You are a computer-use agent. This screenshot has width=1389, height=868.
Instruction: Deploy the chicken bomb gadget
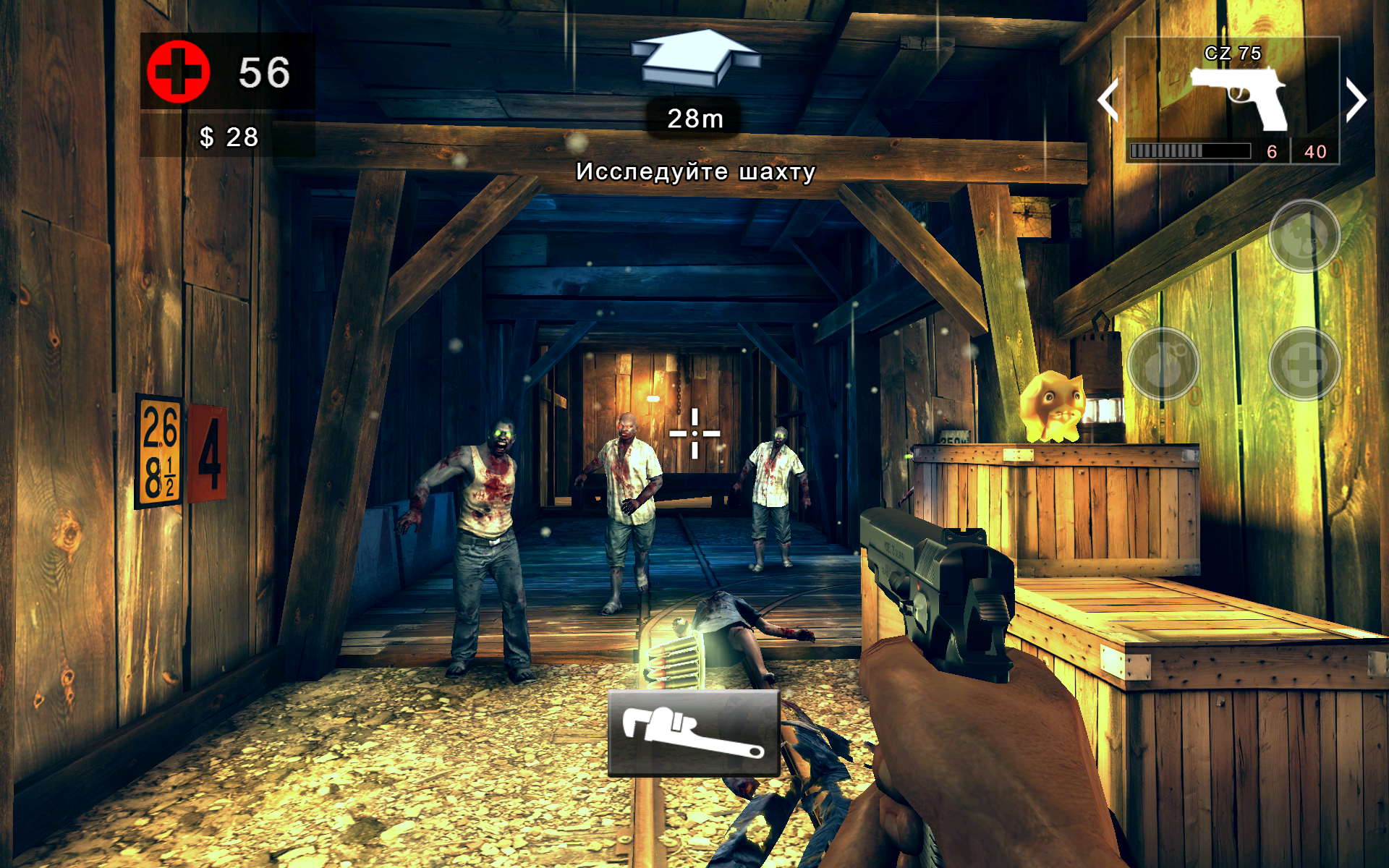tap(1304, 236)
